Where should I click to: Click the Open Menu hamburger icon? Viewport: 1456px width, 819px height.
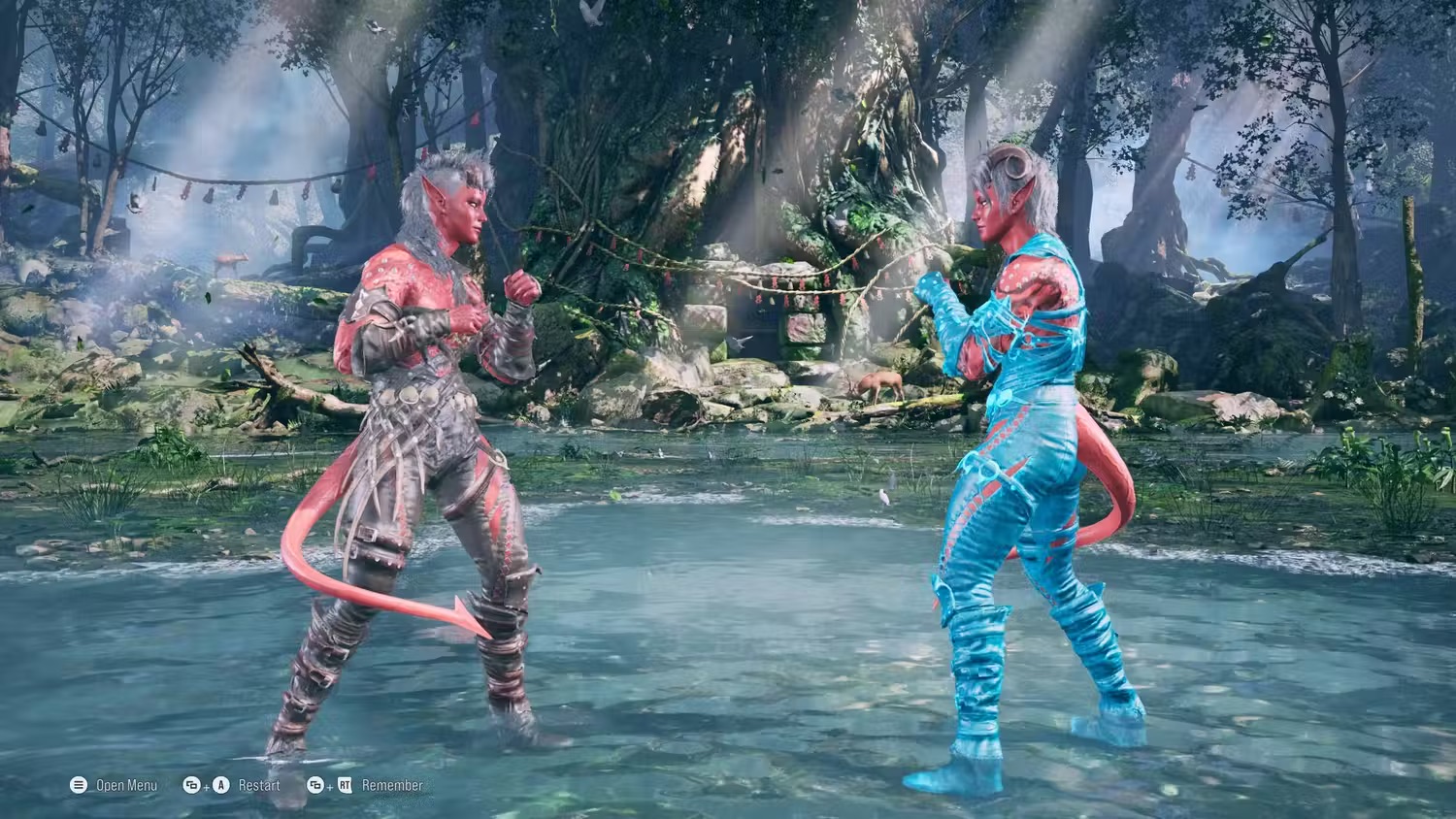click(77, 785)
